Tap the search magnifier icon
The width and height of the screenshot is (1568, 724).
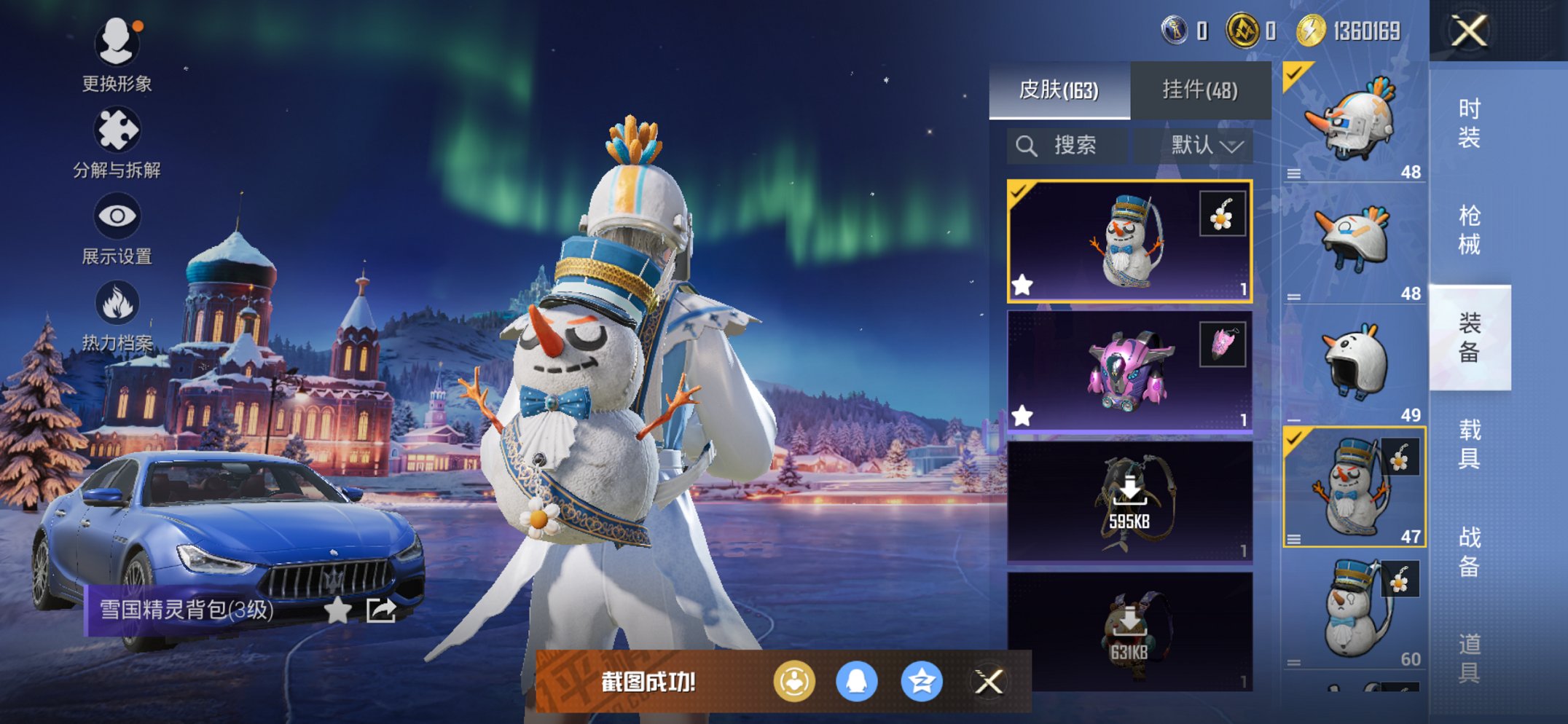click(x=1028, y=144)
